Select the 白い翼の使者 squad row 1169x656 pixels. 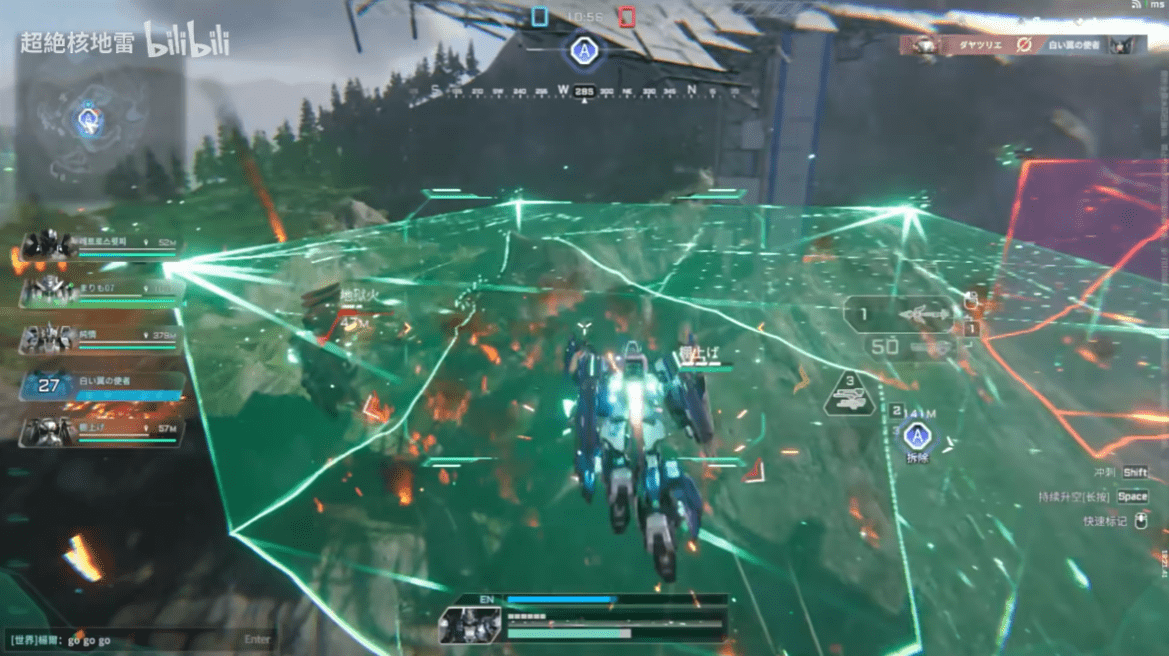click(100, 386)
